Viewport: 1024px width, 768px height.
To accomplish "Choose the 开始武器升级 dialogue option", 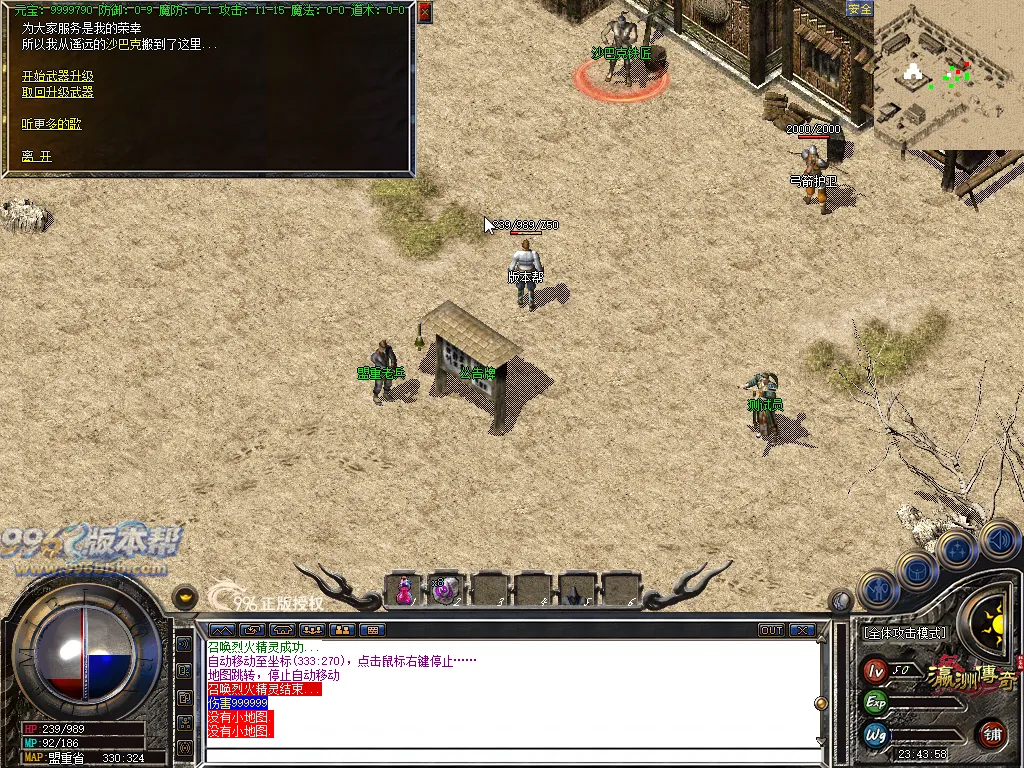I will [x=58, y=76].
